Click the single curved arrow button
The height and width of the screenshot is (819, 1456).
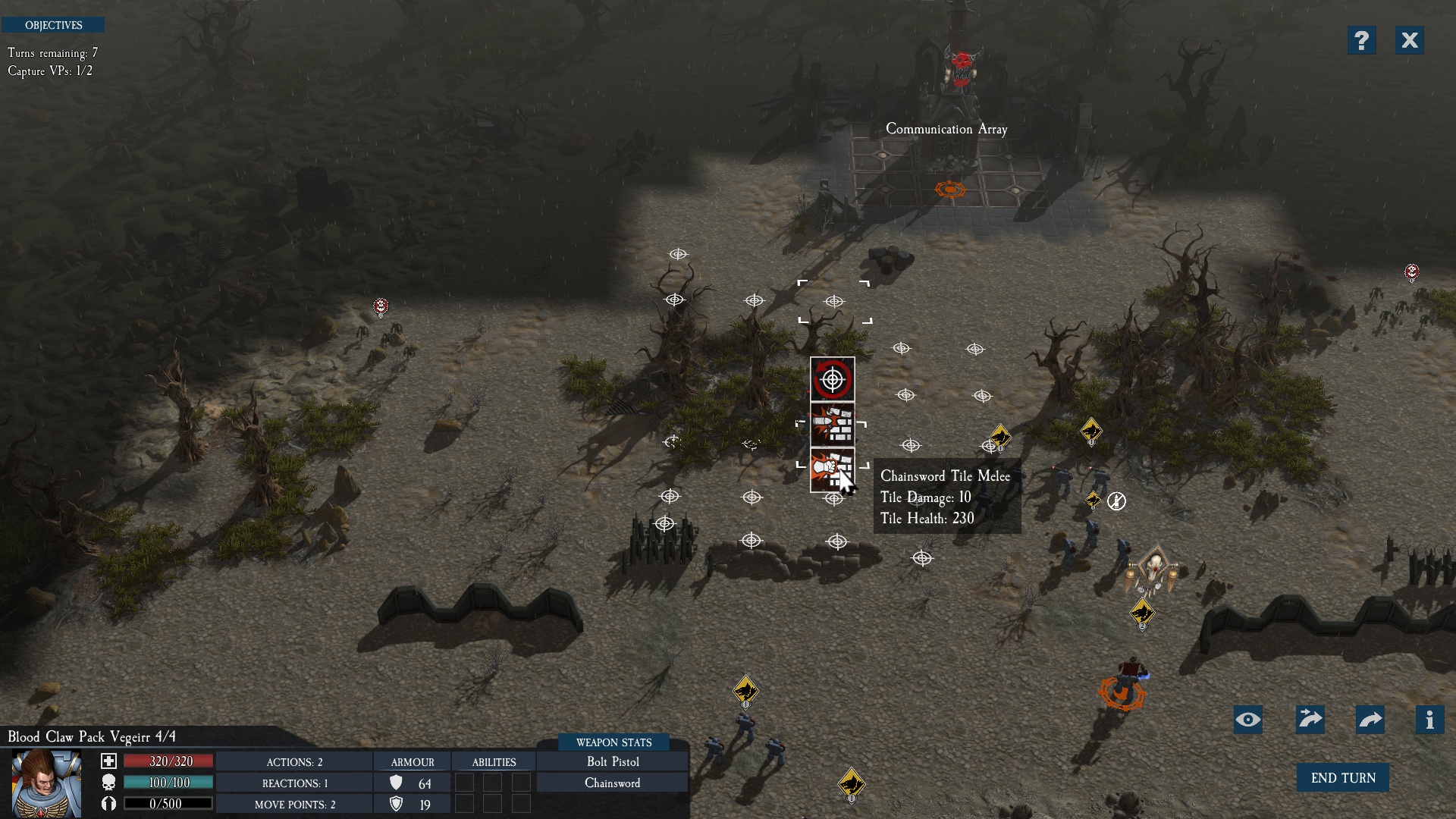click(1370, 720)
